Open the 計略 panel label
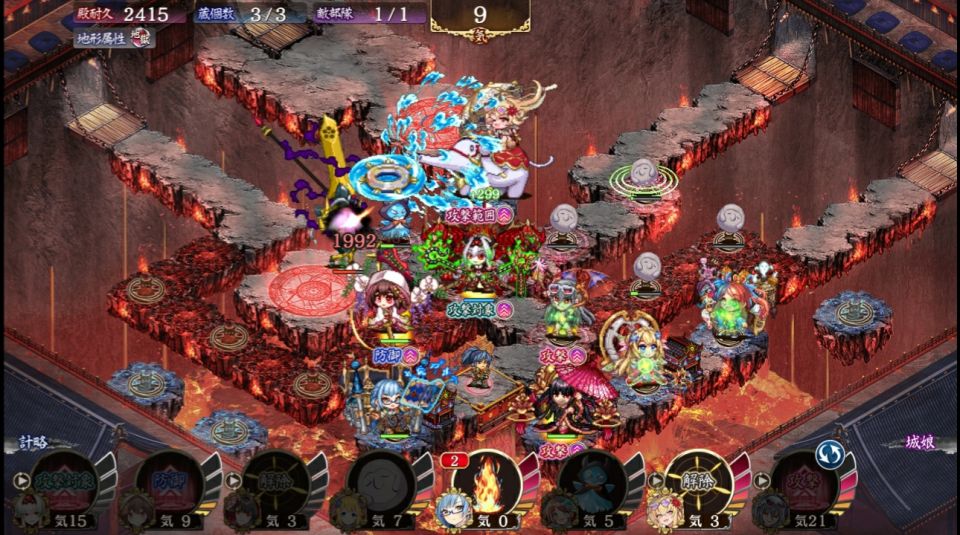 [34, 443]
